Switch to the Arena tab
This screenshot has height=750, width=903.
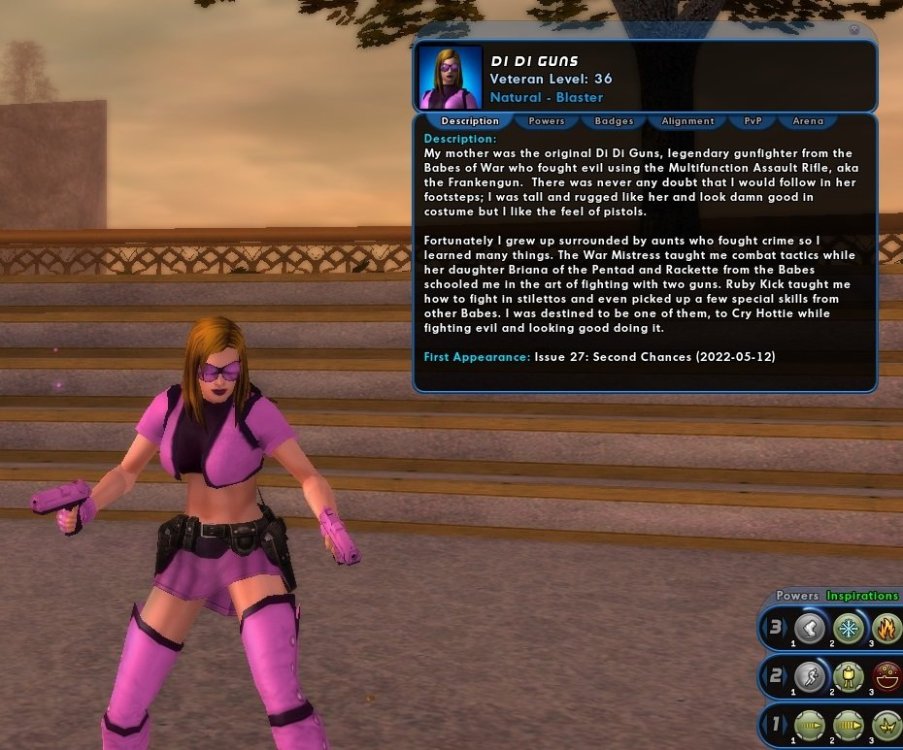pos(808,121)
